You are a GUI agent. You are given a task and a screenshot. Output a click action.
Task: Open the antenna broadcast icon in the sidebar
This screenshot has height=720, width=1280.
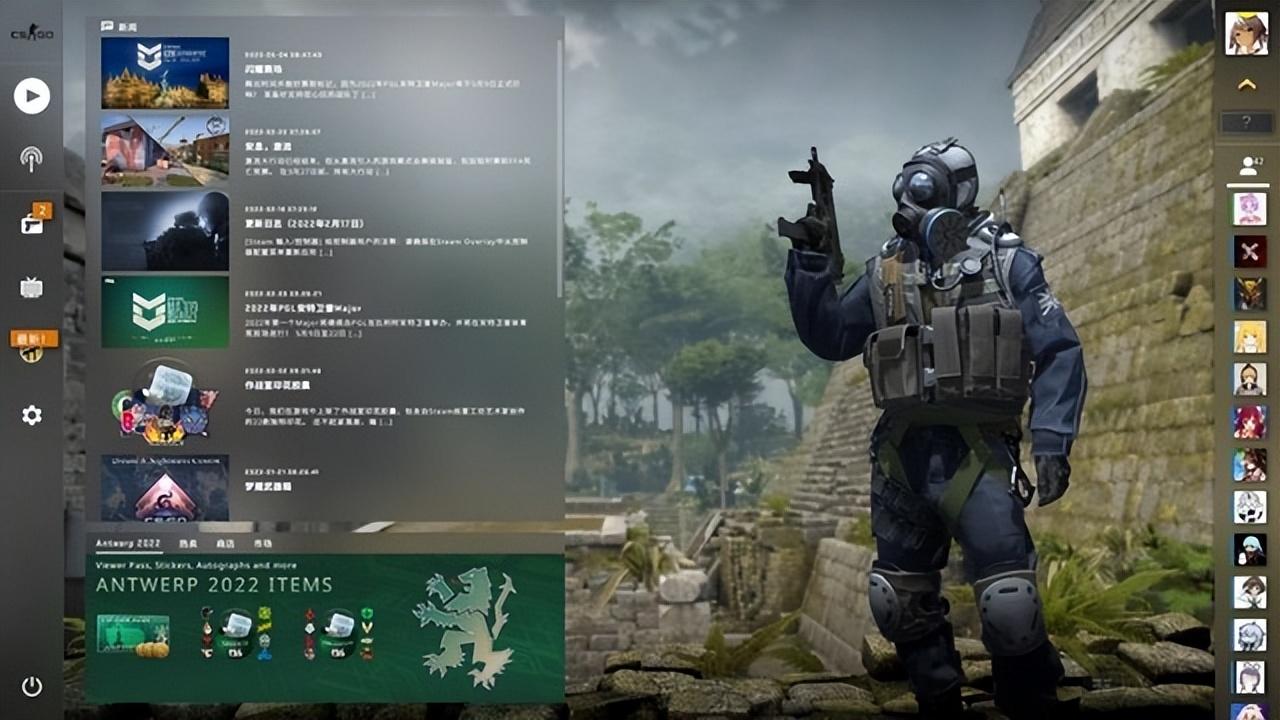pos(32,158)
